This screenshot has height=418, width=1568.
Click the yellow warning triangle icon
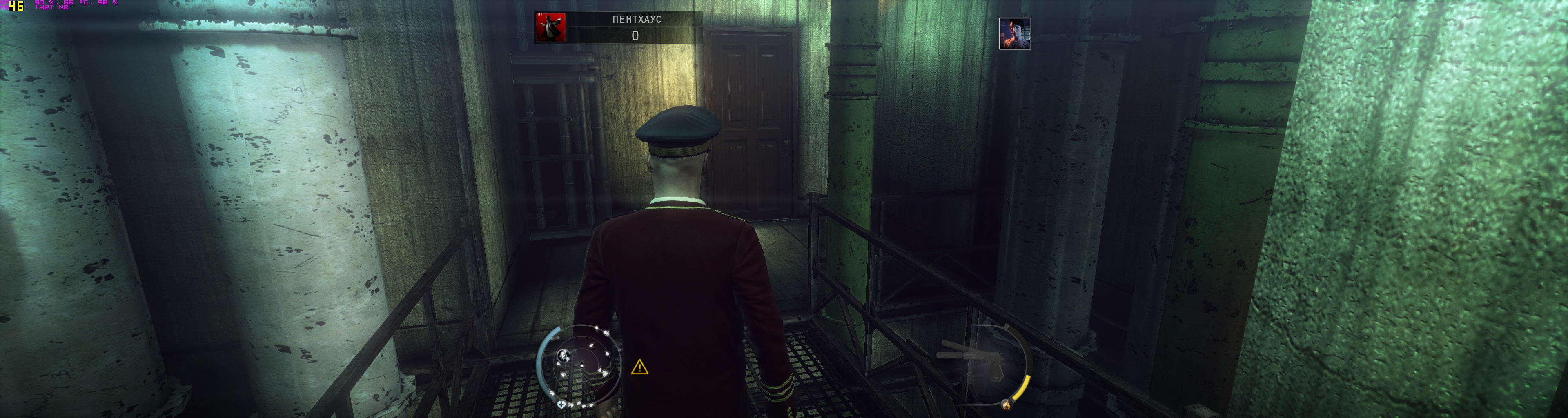pos(639,367)
